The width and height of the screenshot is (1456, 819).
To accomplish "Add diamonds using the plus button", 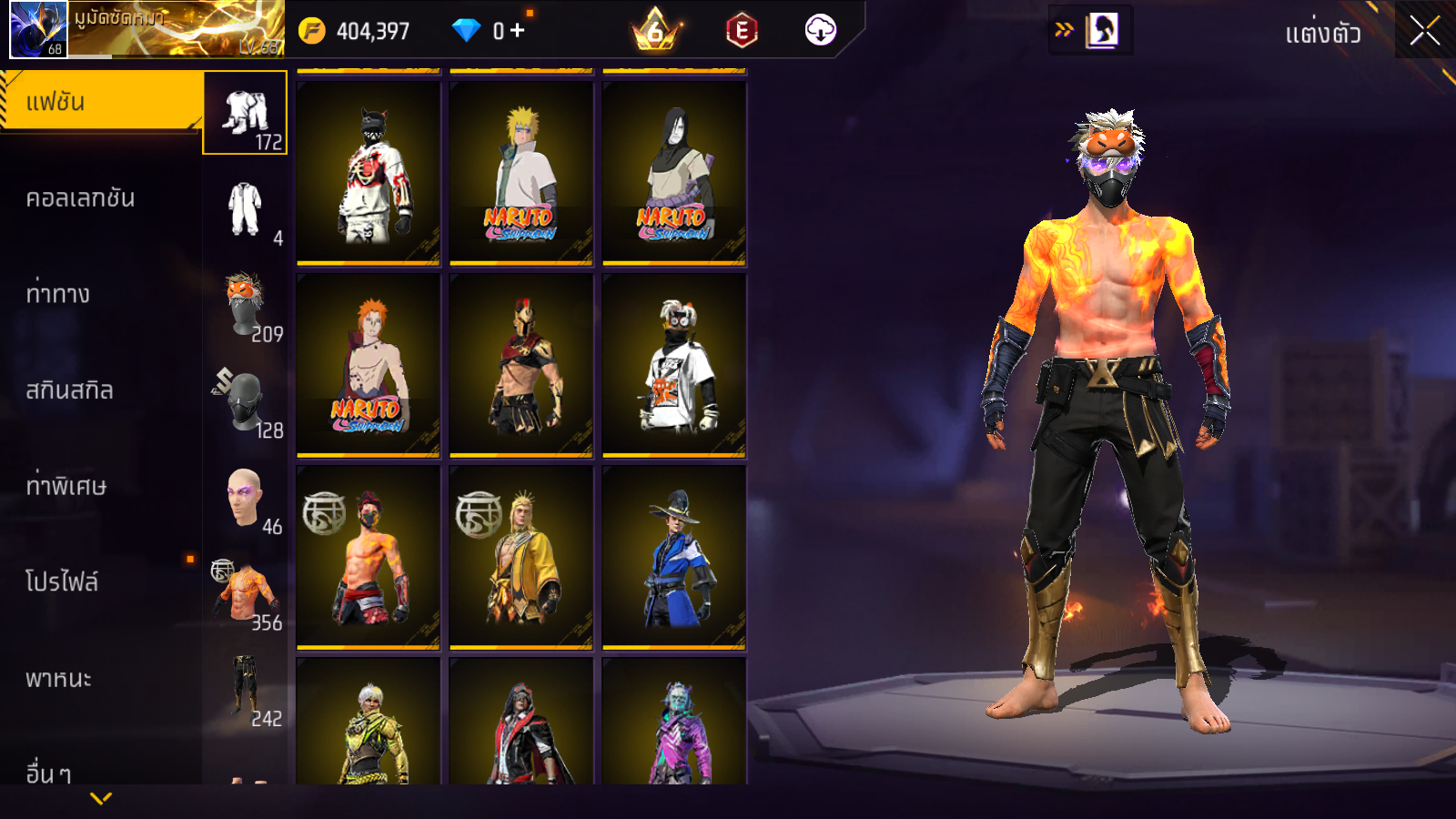I will [x=518, y=30].
